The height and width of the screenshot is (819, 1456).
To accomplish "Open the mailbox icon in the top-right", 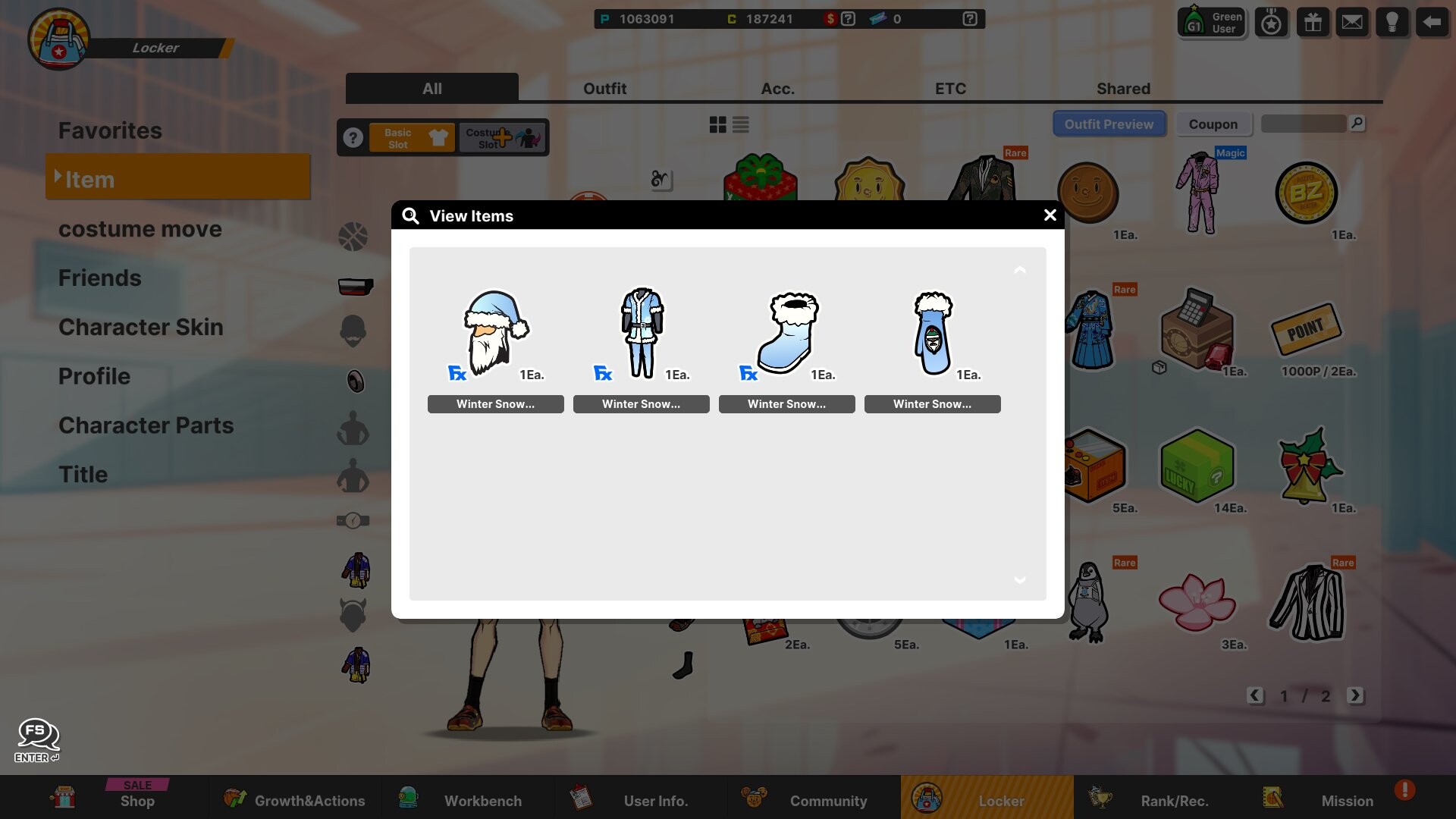I will (1352, 21).
